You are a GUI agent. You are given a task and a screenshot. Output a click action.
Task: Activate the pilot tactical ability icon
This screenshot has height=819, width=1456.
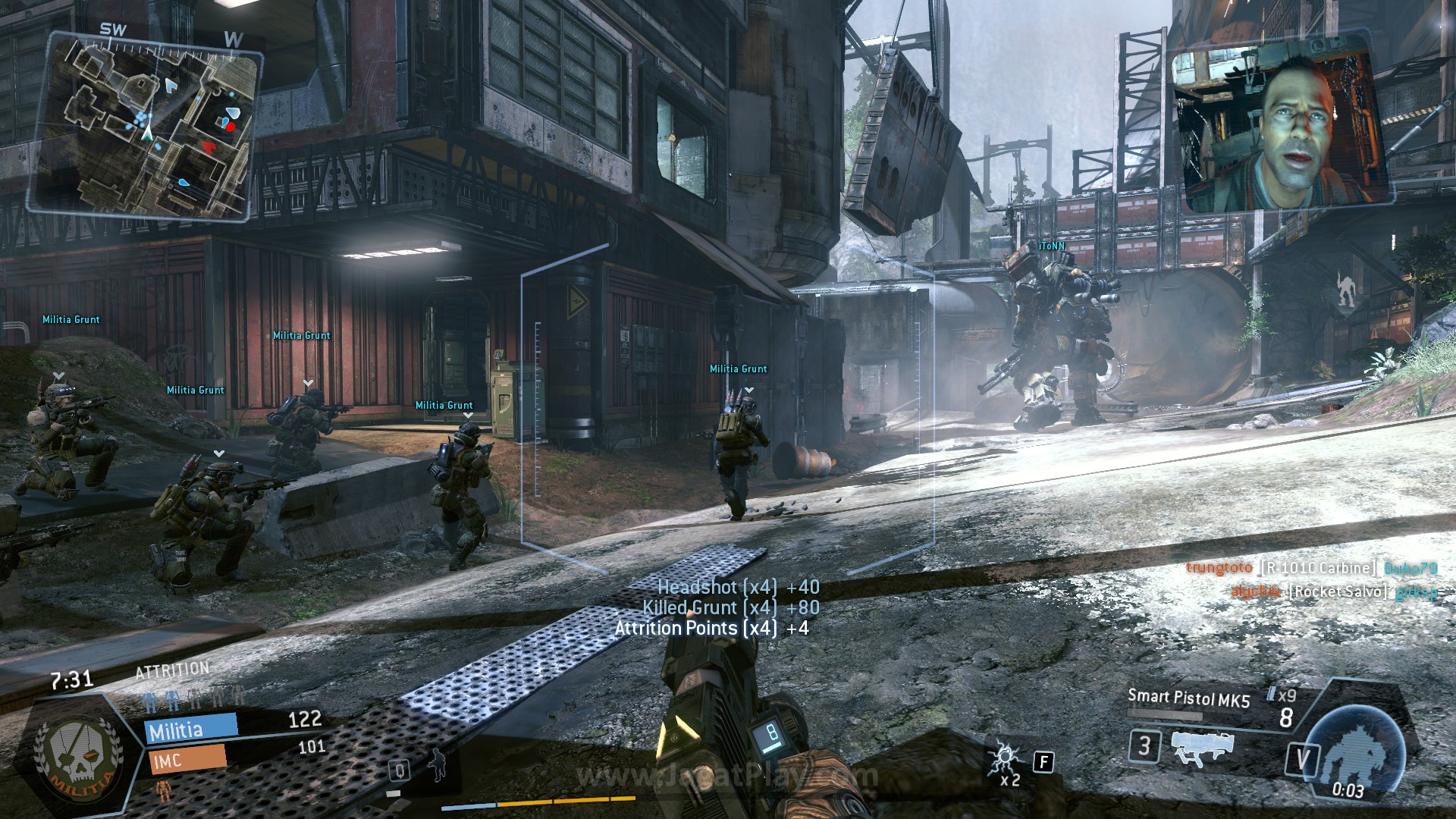pyautogui.click(x=438, y=764)
